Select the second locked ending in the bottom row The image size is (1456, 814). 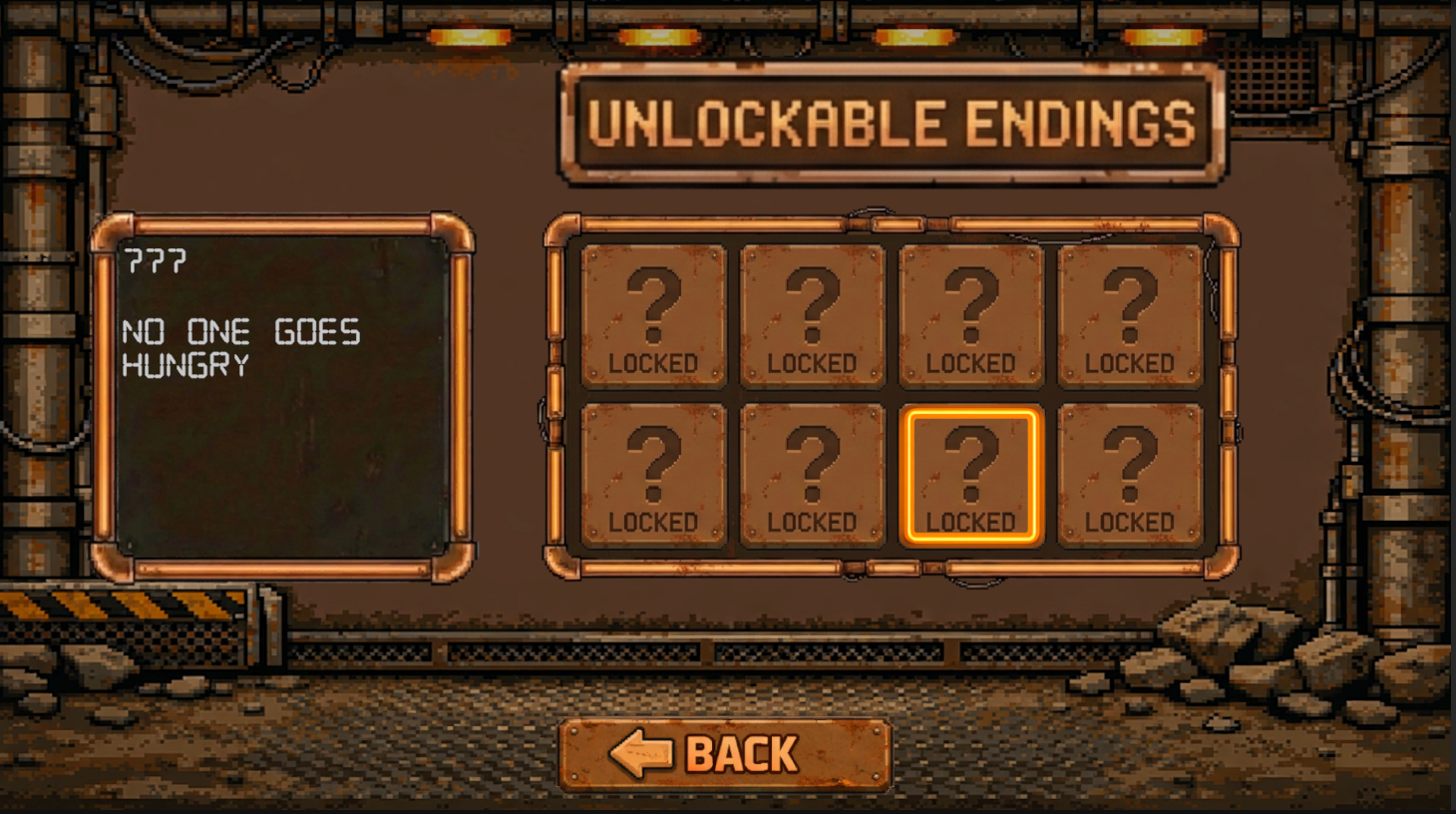(813, 473)
